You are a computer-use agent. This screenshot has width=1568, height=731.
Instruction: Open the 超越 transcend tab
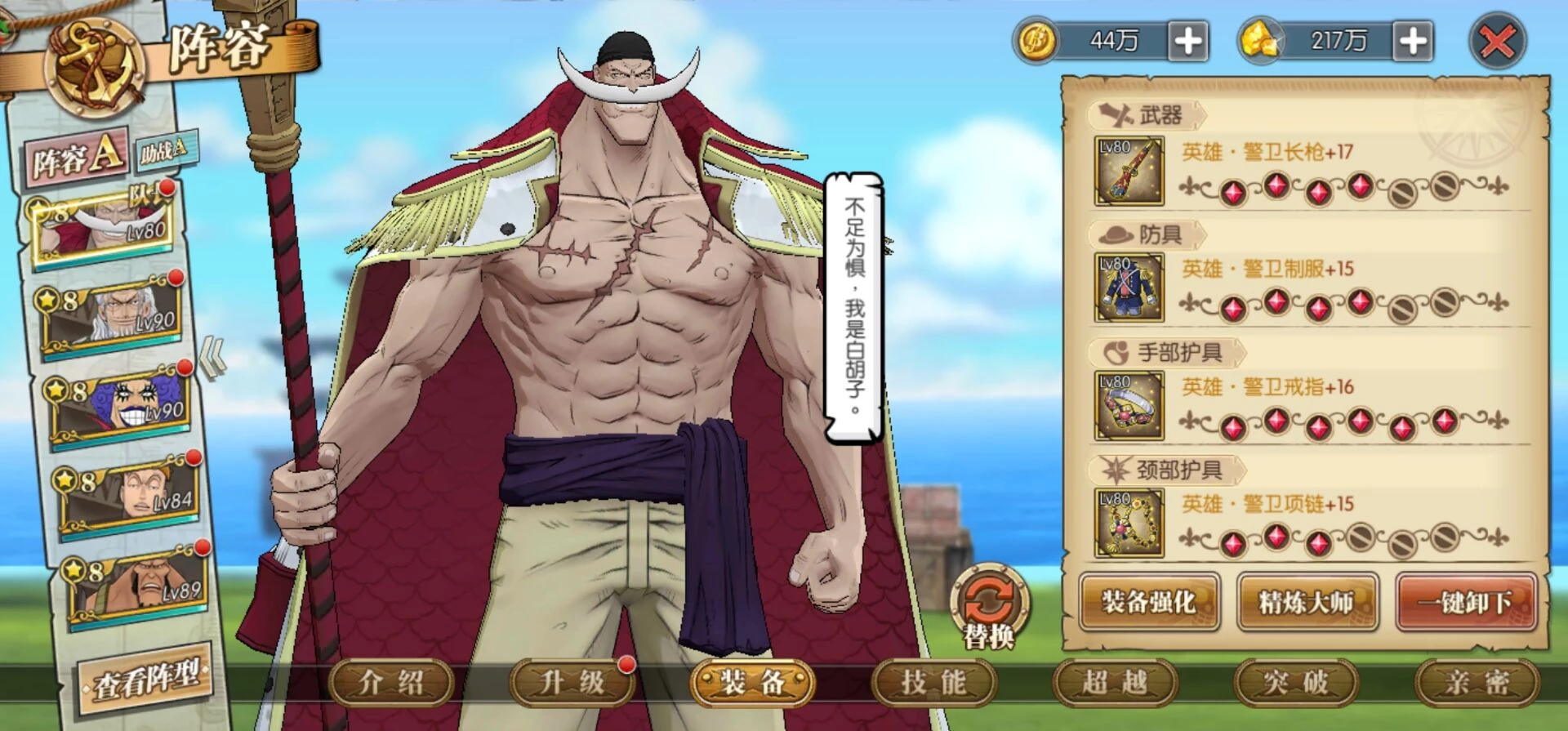pos(1115,682)
